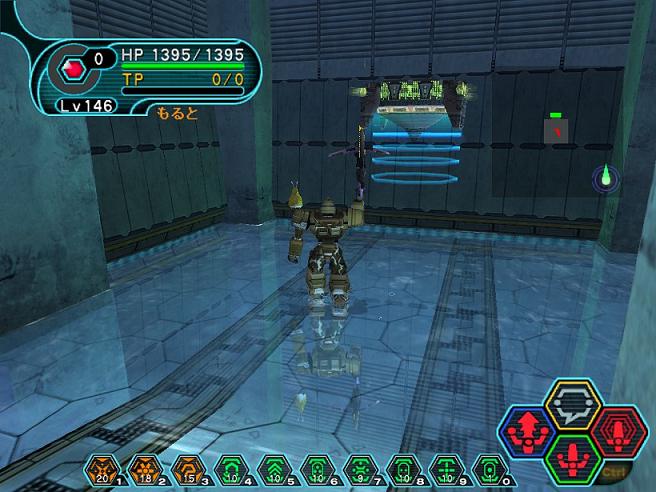Select the green hotbar slot numbered 4

coord(229,467)
